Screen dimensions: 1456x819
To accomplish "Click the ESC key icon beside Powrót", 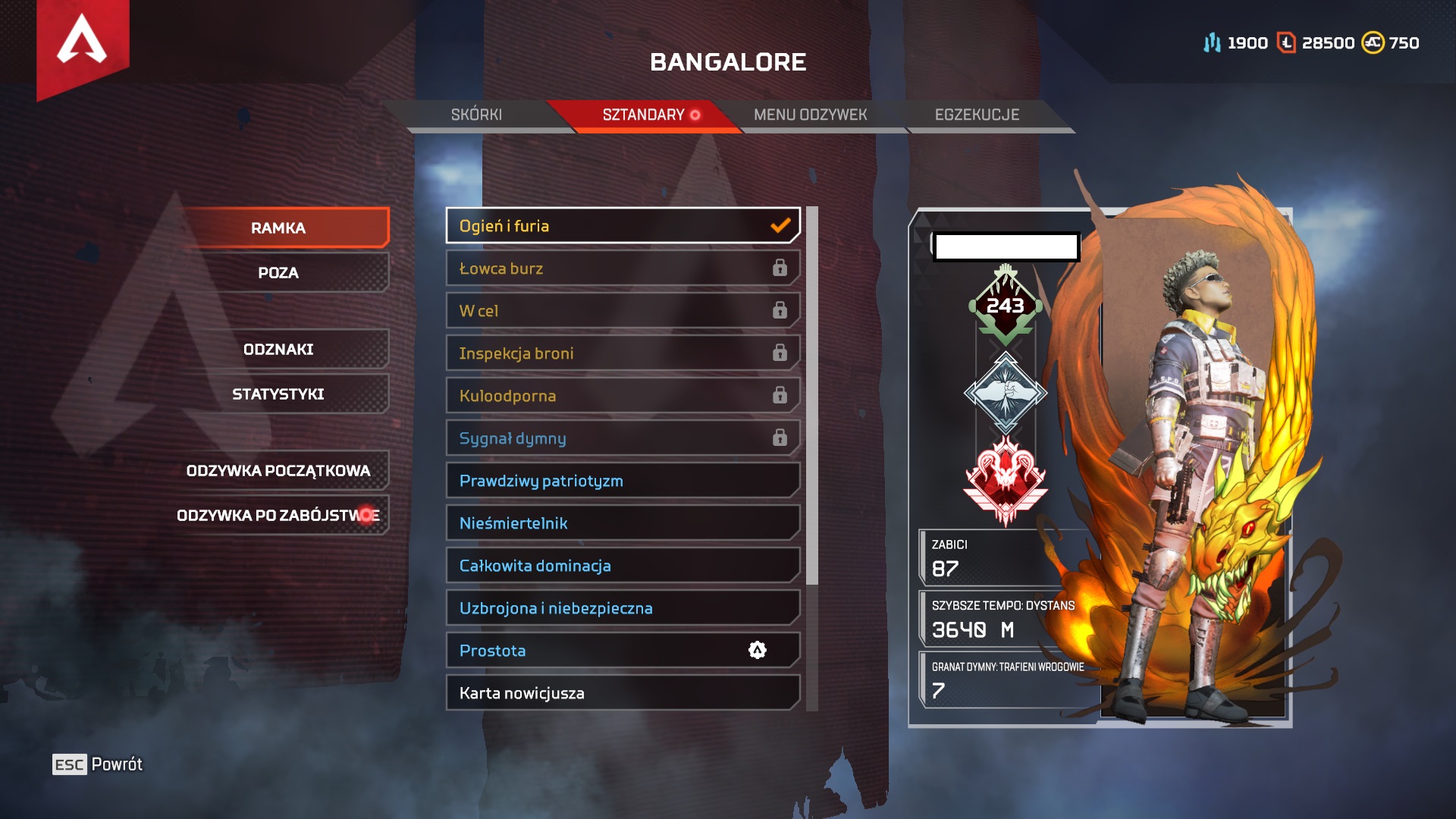I will tap(68, 764).
